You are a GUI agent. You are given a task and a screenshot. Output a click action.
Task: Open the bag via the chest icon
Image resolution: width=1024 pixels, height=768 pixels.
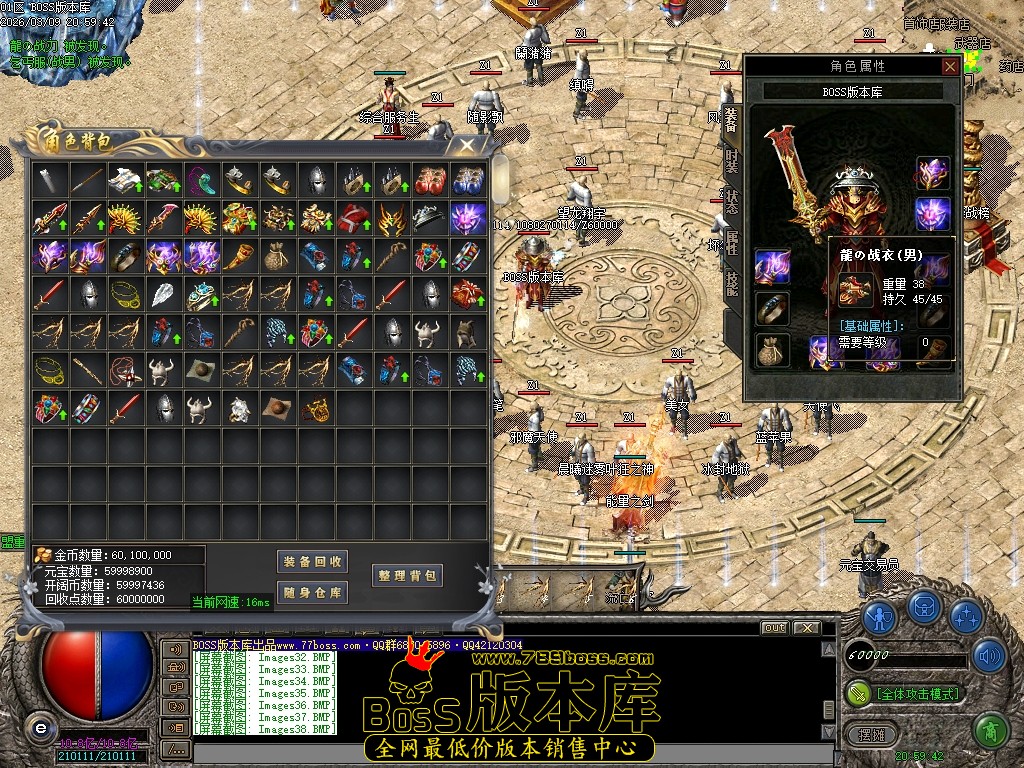(925, 607)
